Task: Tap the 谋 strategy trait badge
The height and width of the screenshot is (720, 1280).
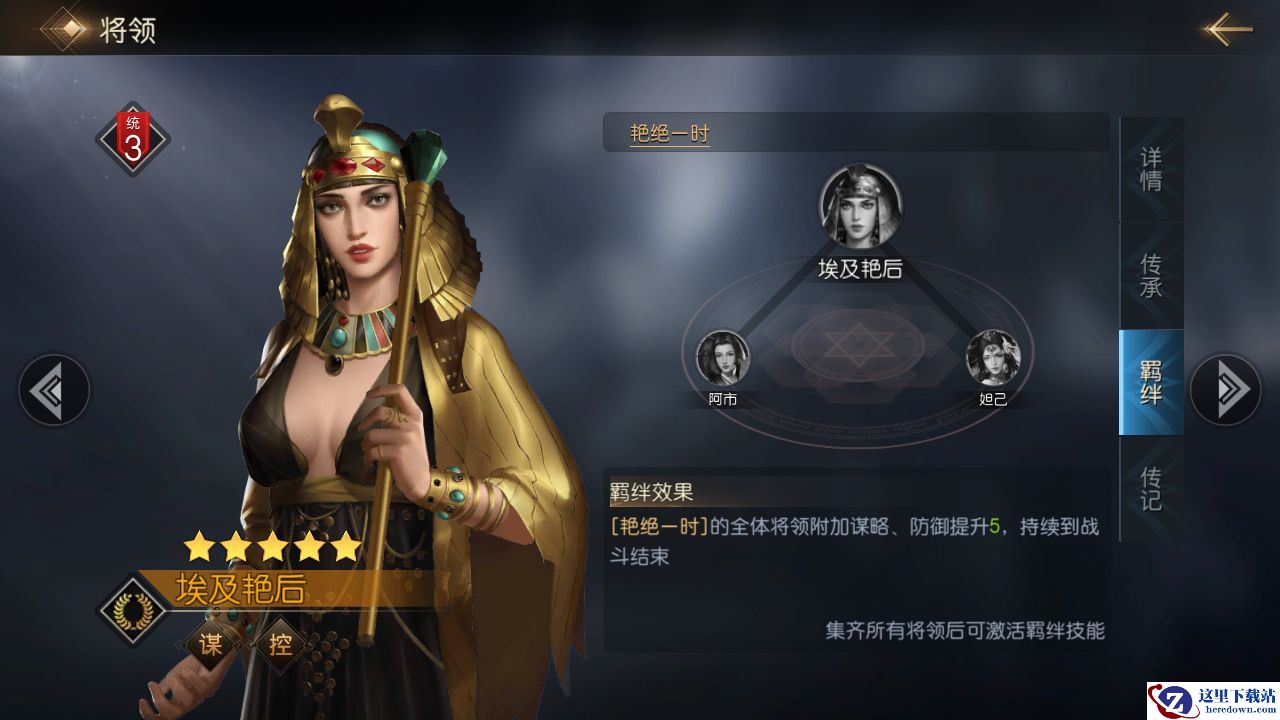Action: point(211,645)
